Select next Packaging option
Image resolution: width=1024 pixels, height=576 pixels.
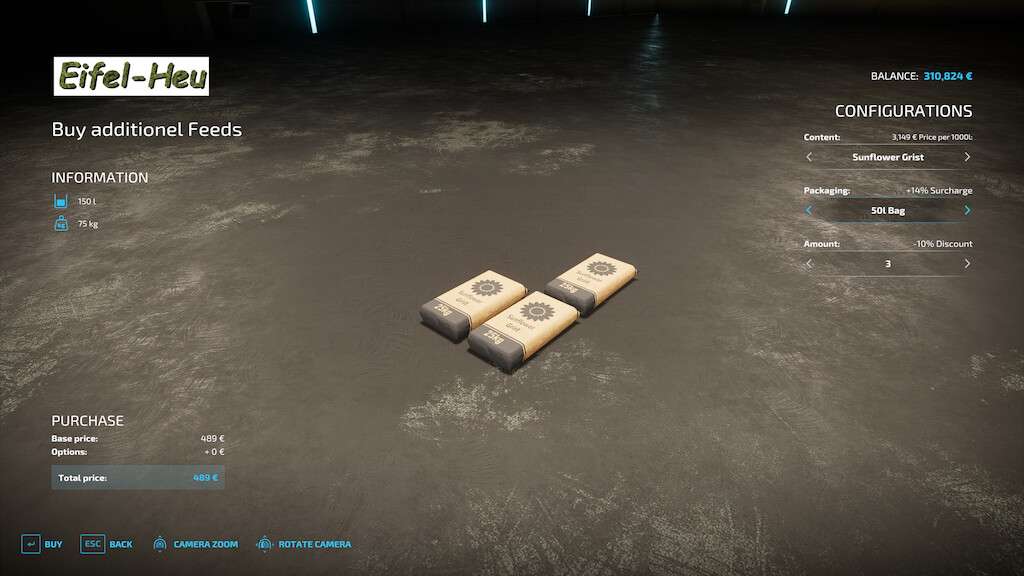pyautogui.click(x=967, y=210)
